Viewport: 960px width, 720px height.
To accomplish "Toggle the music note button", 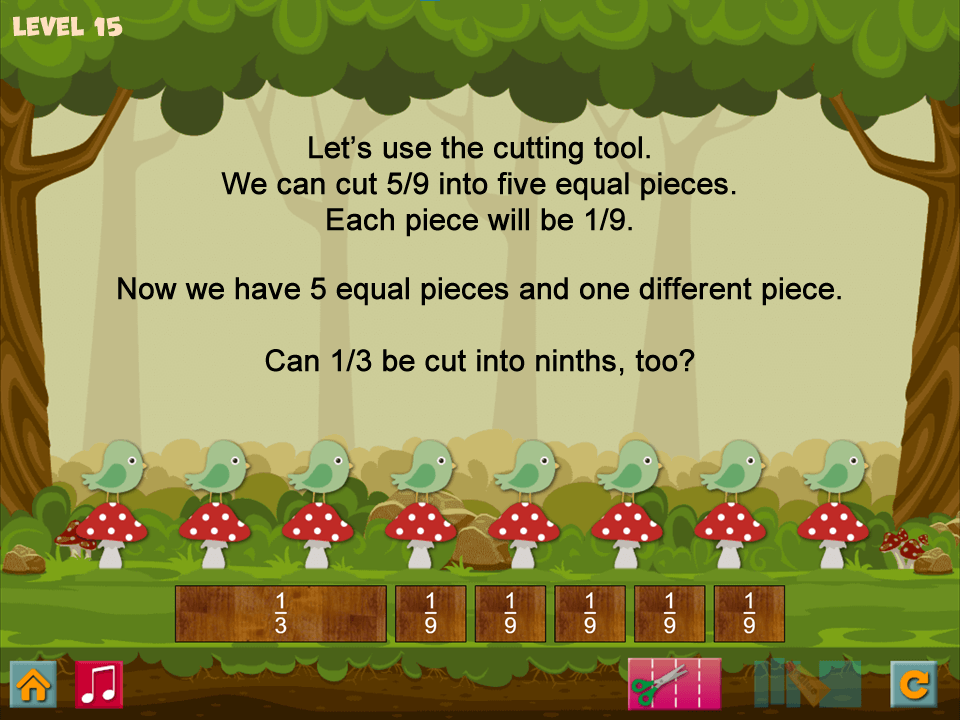I will pyautogui.click(x=99, y=685).
